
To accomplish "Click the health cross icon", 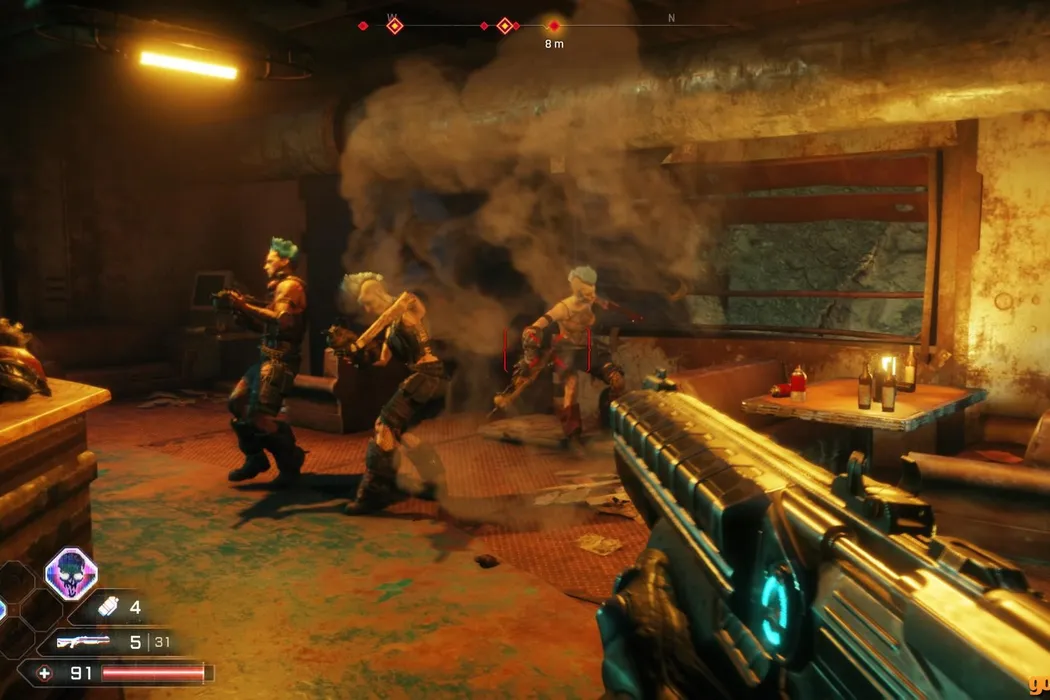I will 46,673.
